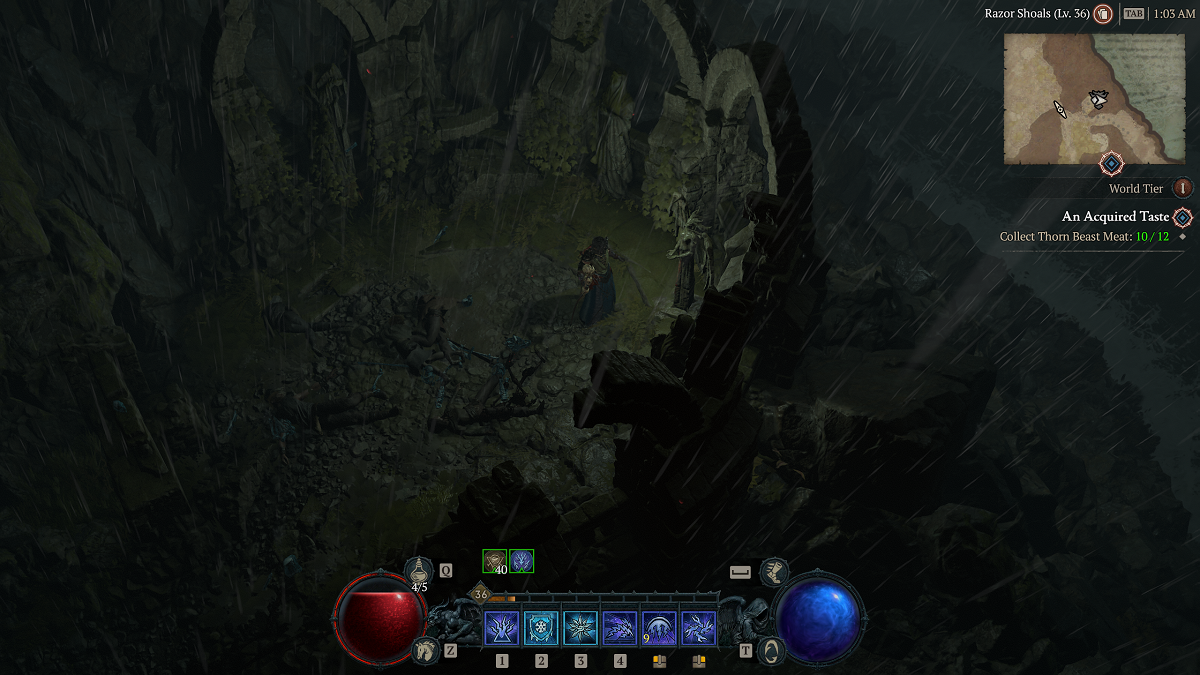Summon the mount with the horse icon
Screen dimensions: 1200x675
tap(425, 650)
